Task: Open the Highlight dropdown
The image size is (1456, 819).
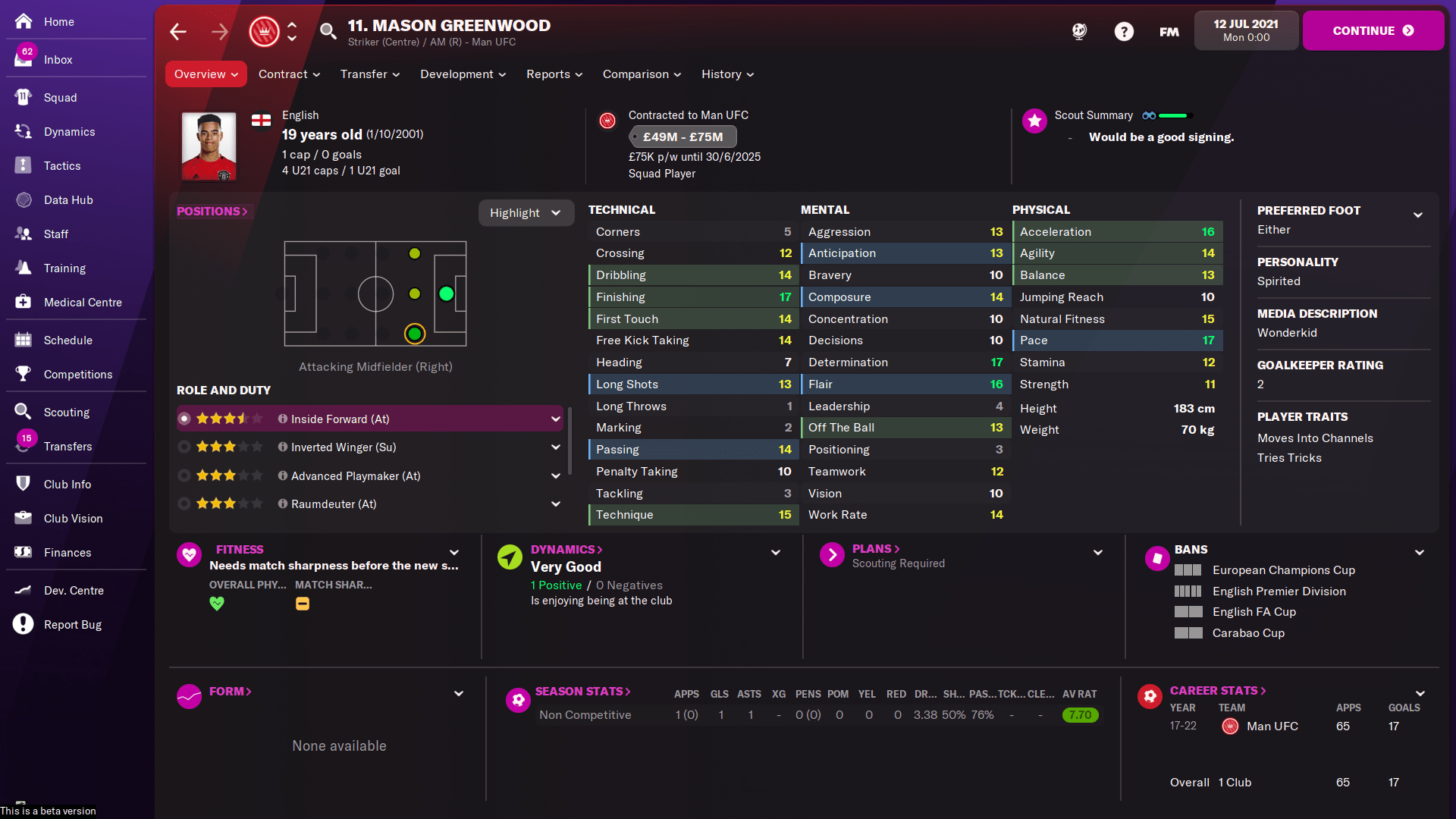Action: pos(526,212)
